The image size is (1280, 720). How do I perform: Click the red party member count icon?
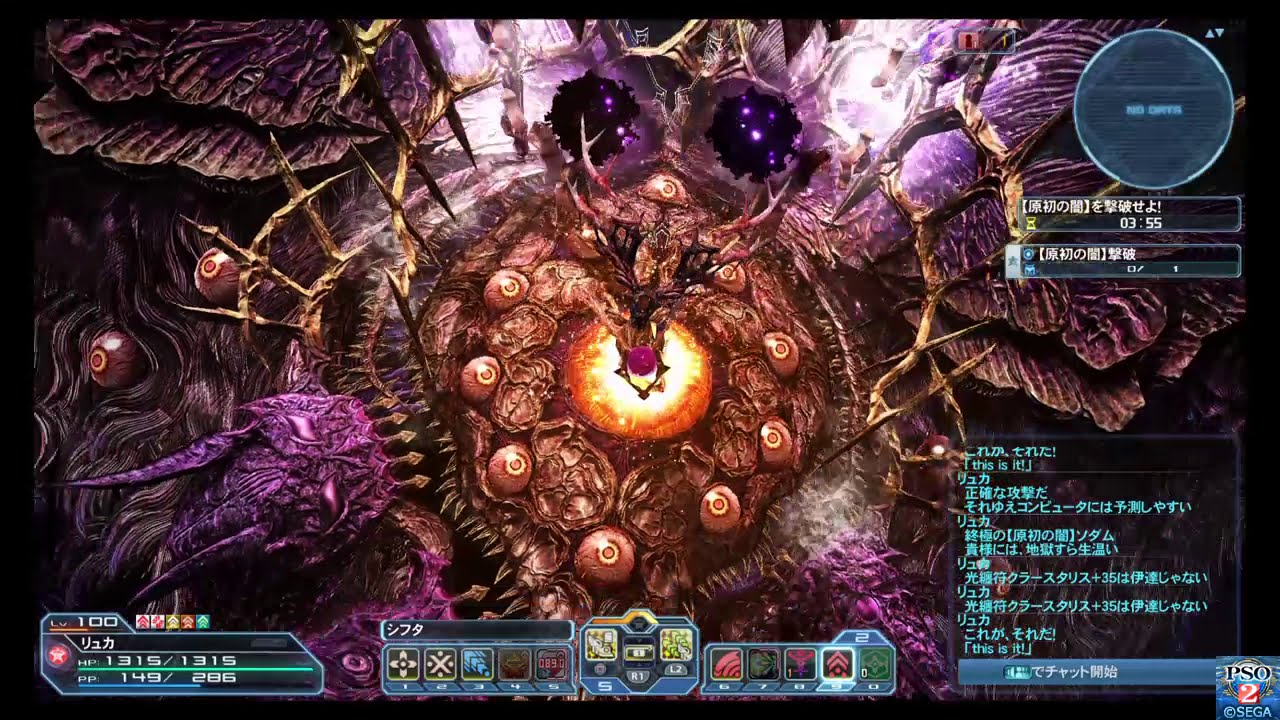coord(984,41)
